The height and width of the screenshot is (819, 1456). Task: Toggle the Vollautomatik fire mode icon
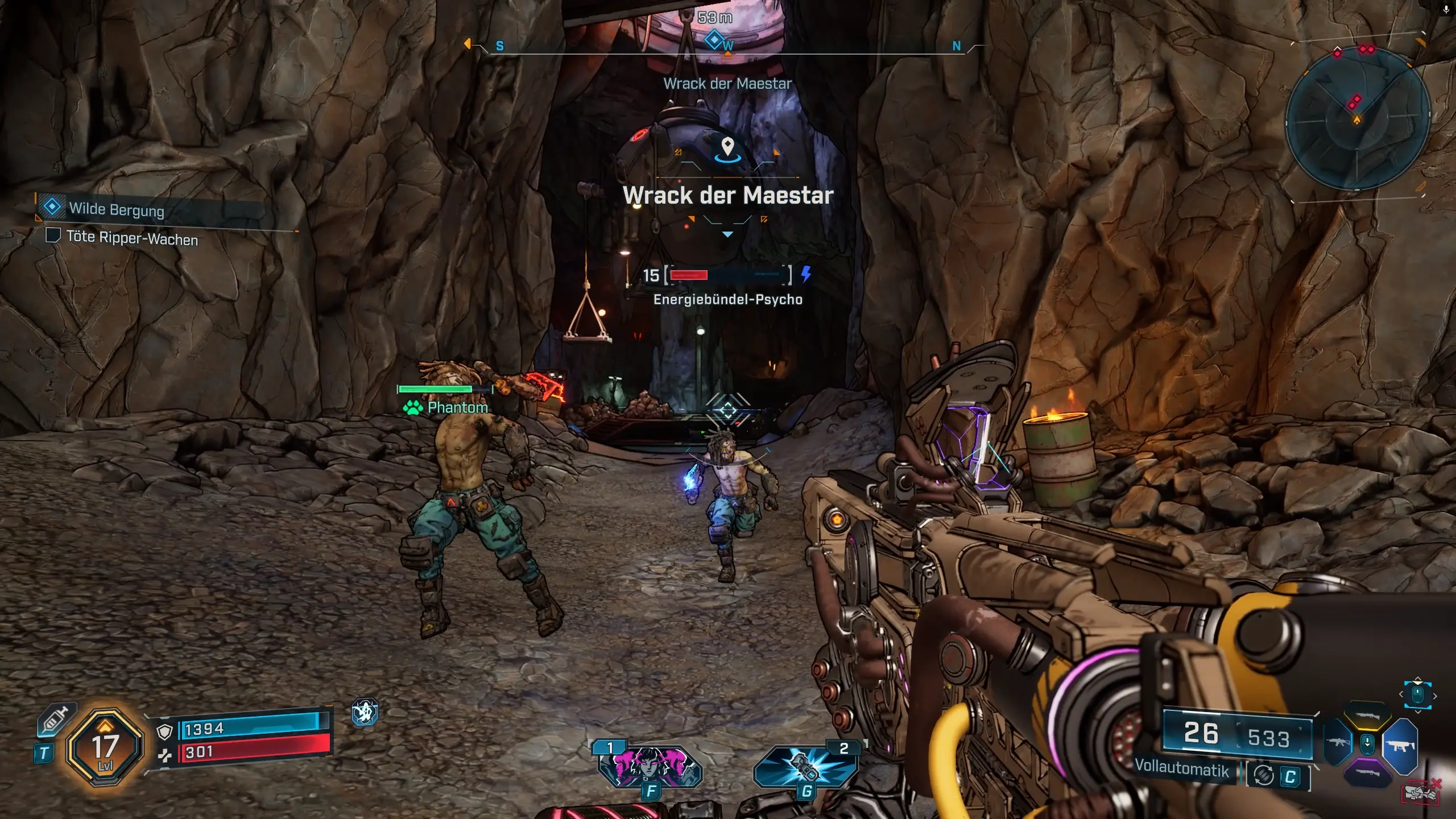coord(1264,776)
